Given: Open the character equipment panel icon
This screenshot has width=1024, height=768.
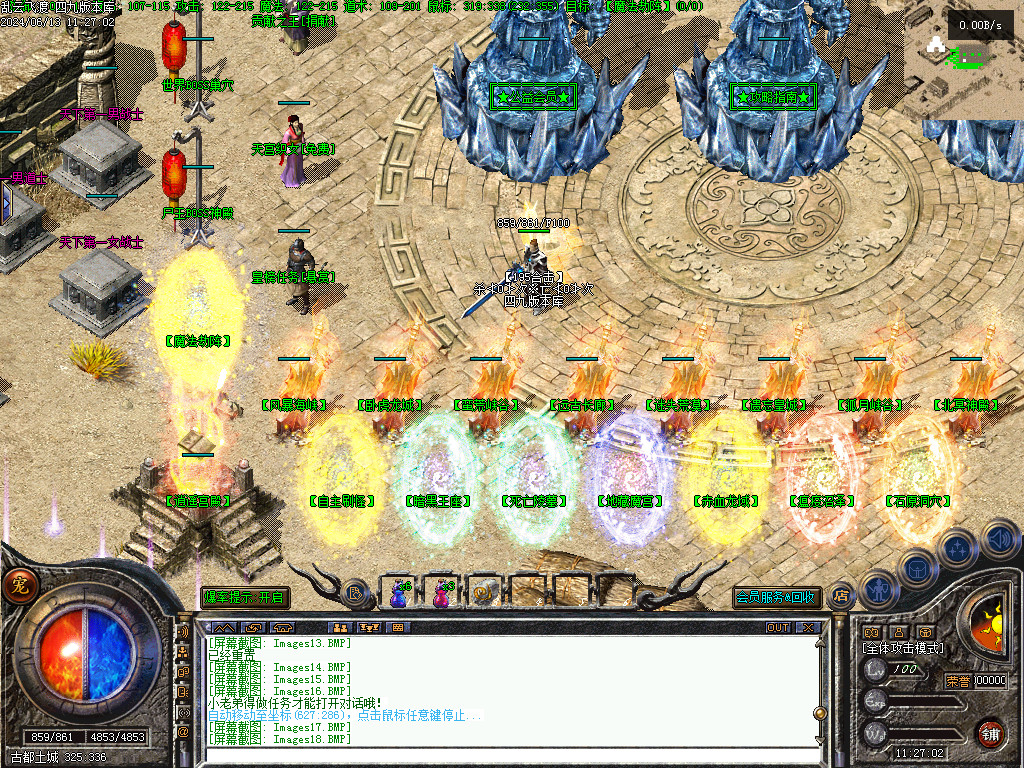Looking at the screenshot, I should pos(877,589).
